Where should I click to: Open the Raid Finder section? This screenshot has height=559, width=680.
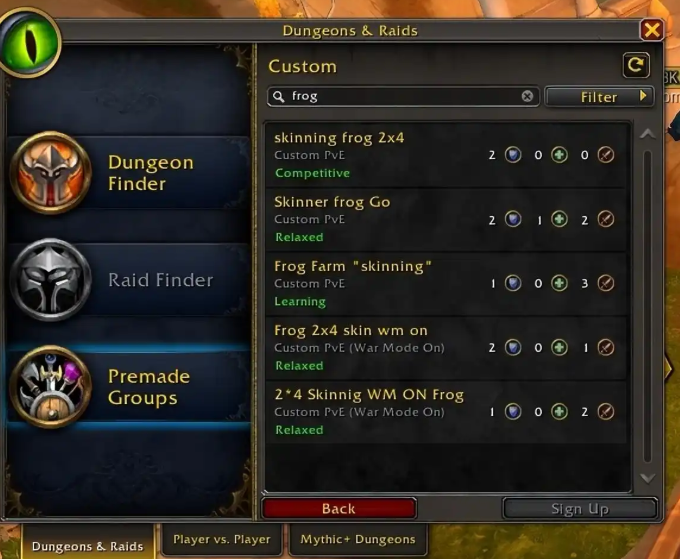(128, 280)
